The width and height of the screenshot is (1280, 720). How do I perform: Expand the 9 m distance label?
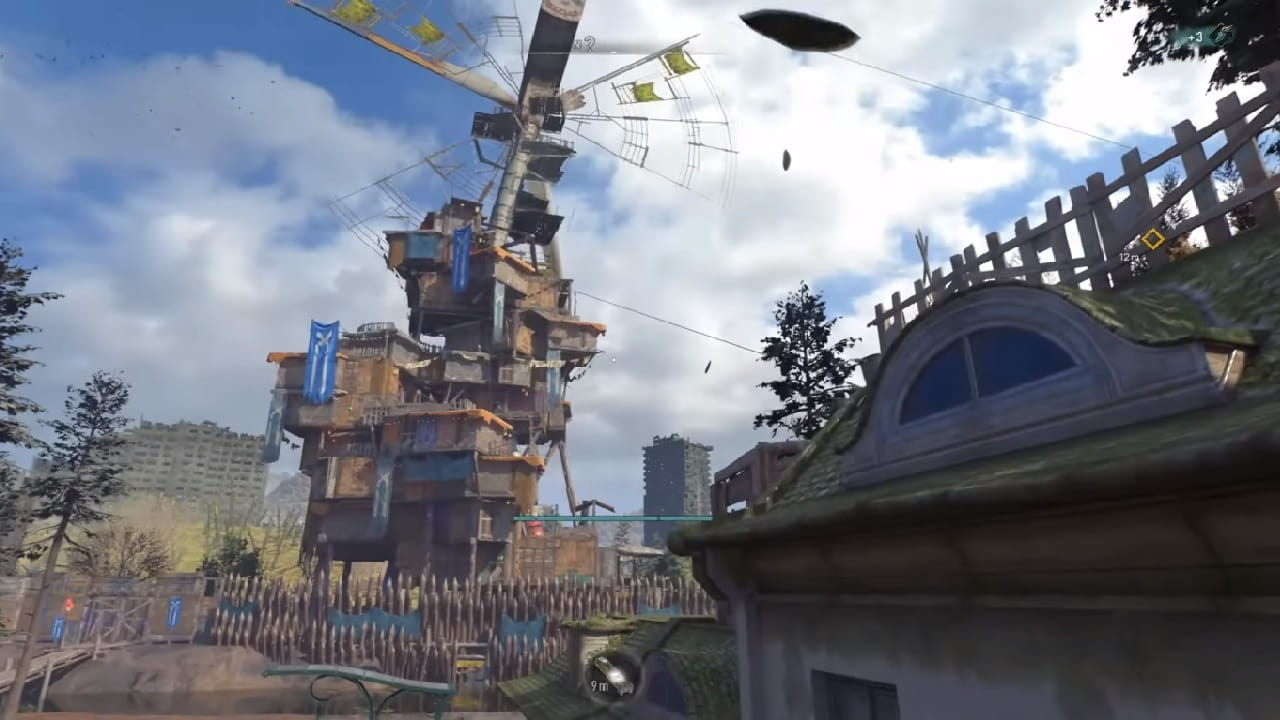tap(598, 686)
